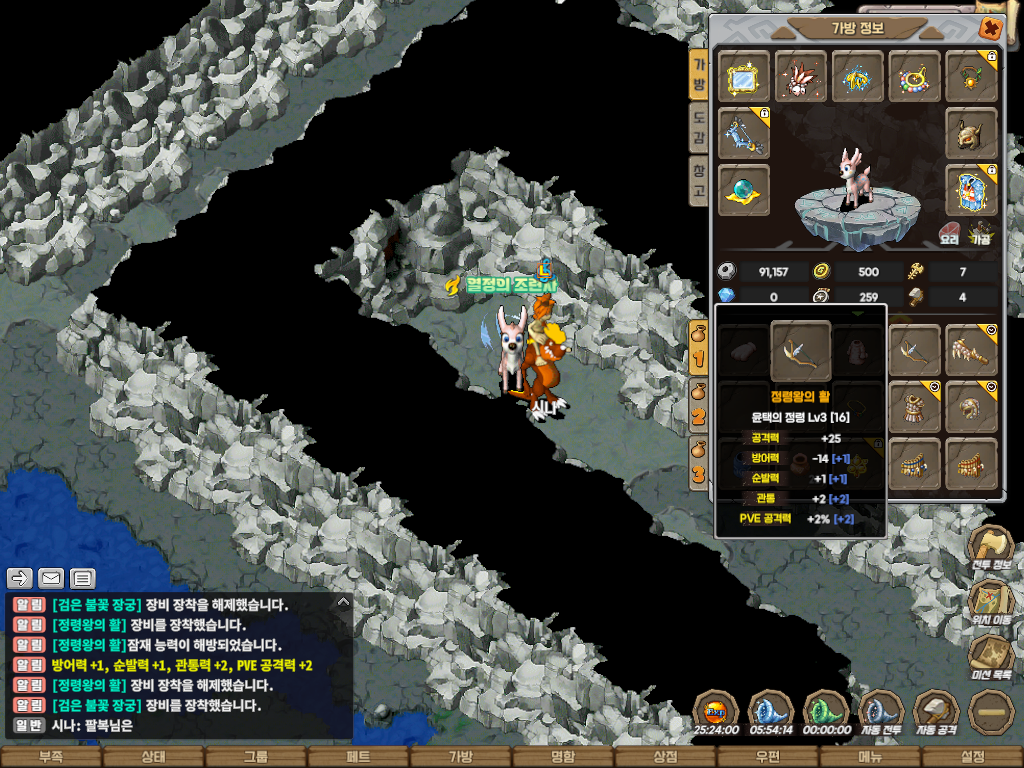Open 전투 정보 battle info
Image resolution: width=1024 pixels, height=768 pixels.
point(991,548)
